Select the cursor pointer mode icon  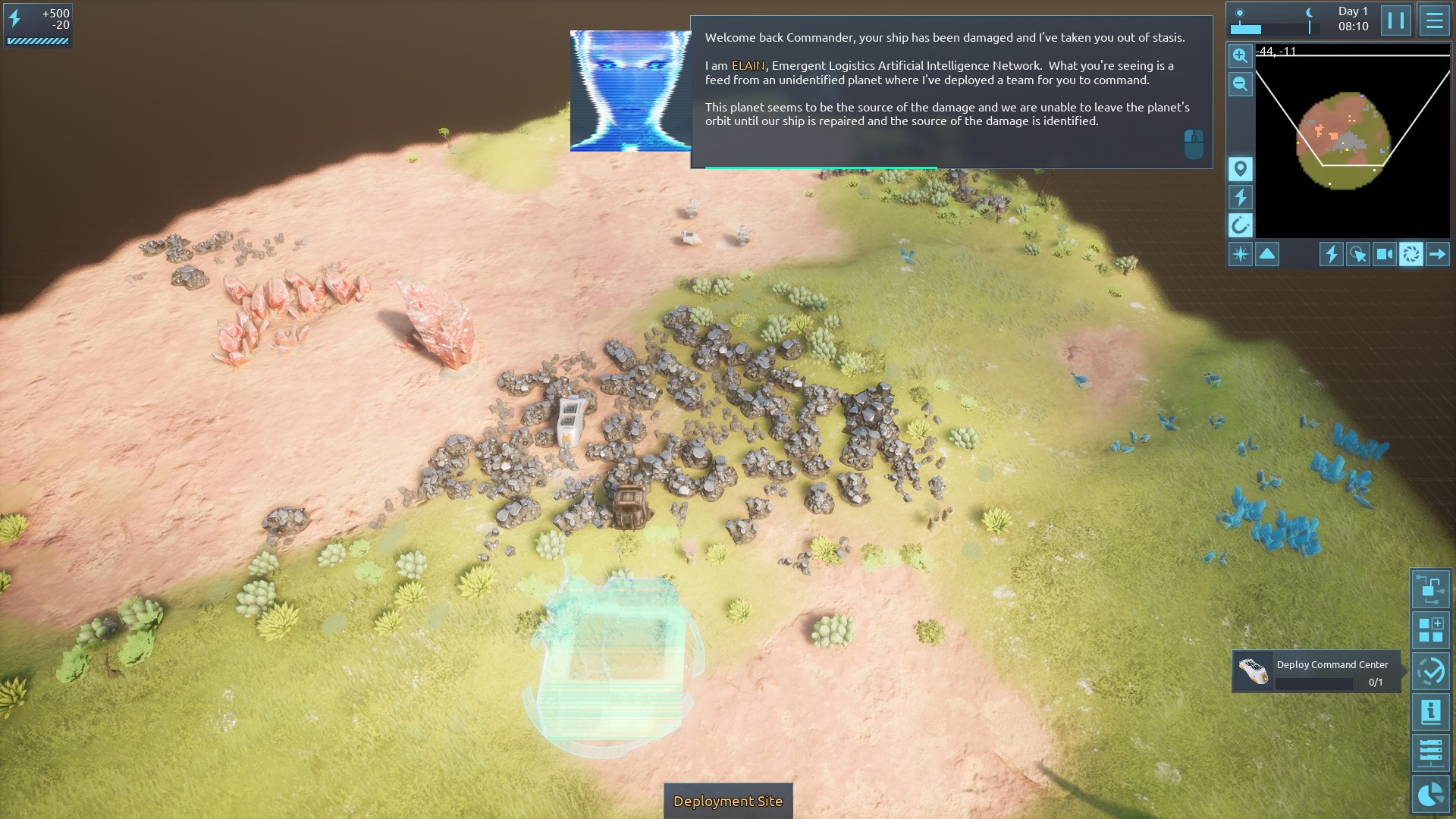(1357, 254)
